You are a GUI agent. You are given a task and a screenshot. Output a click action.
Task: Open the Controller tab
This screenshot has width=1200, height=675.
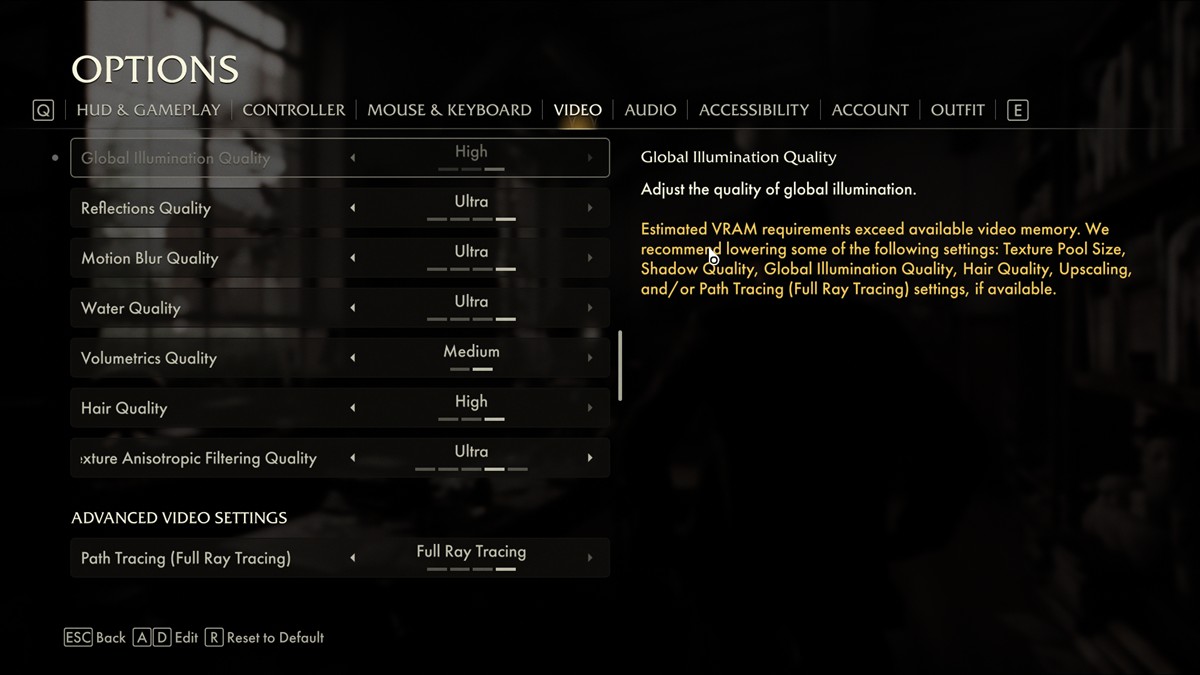click(x=294, y=110)
